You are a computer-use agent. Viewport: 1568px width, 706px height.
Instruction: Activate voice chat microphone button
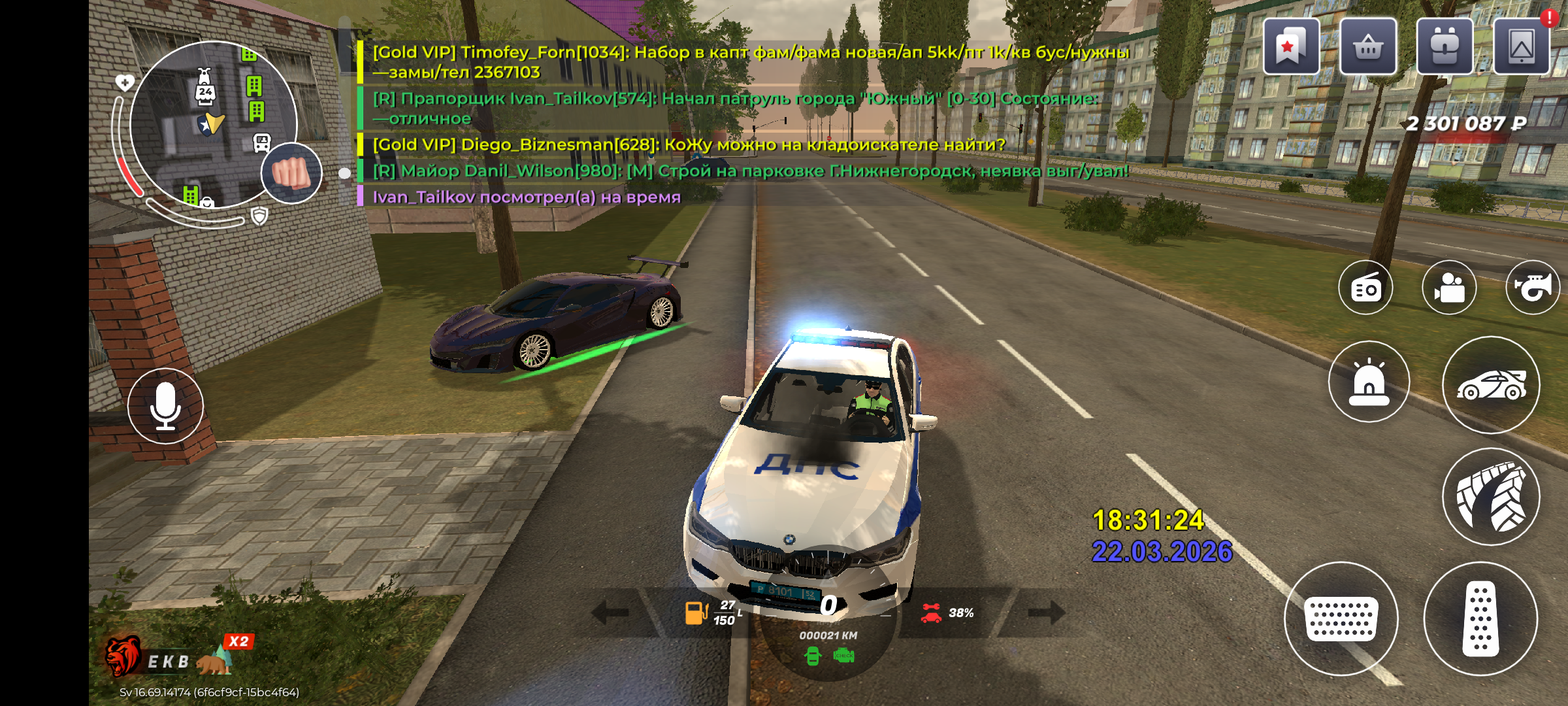point(165,406)
